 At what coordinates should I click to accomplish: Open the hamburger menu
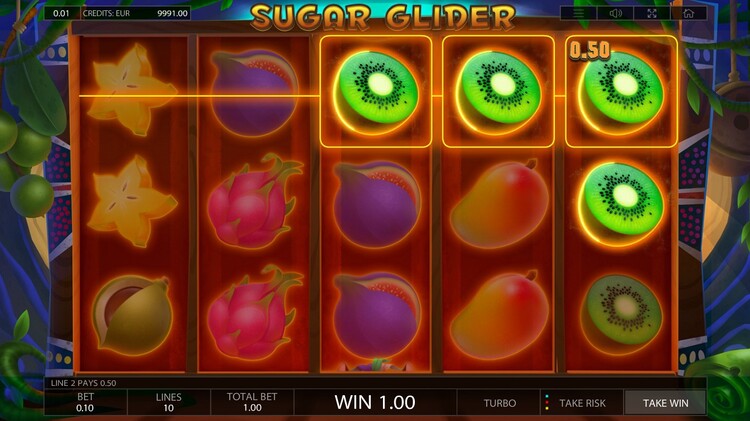(579, 13)
